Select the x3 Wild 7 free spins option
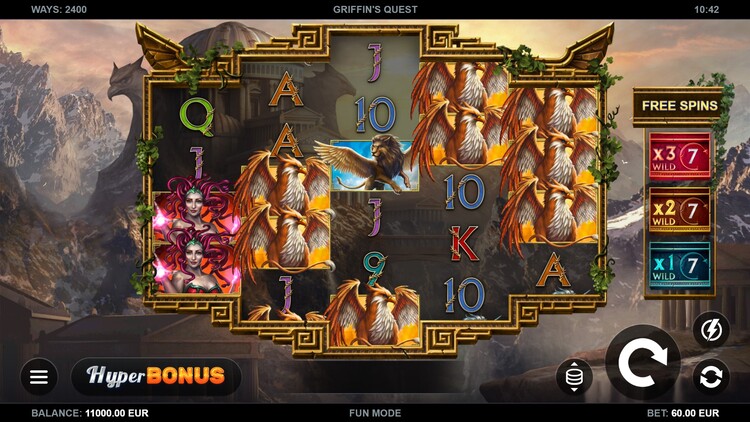The height and width of the screenshot is (422, 750). 680,154
